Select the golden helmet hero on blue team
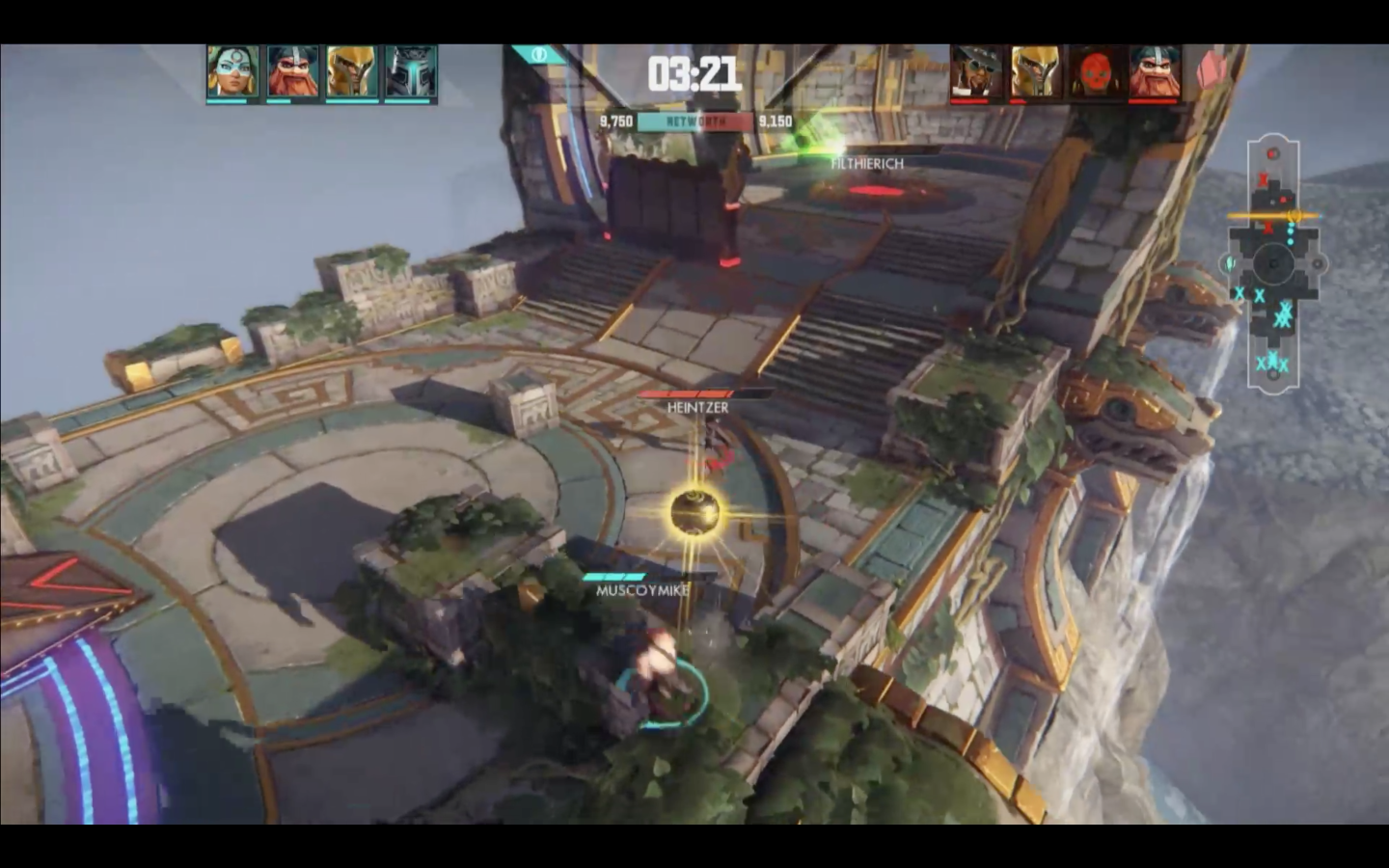1389x868 pixels. click(x=350, y=72)
